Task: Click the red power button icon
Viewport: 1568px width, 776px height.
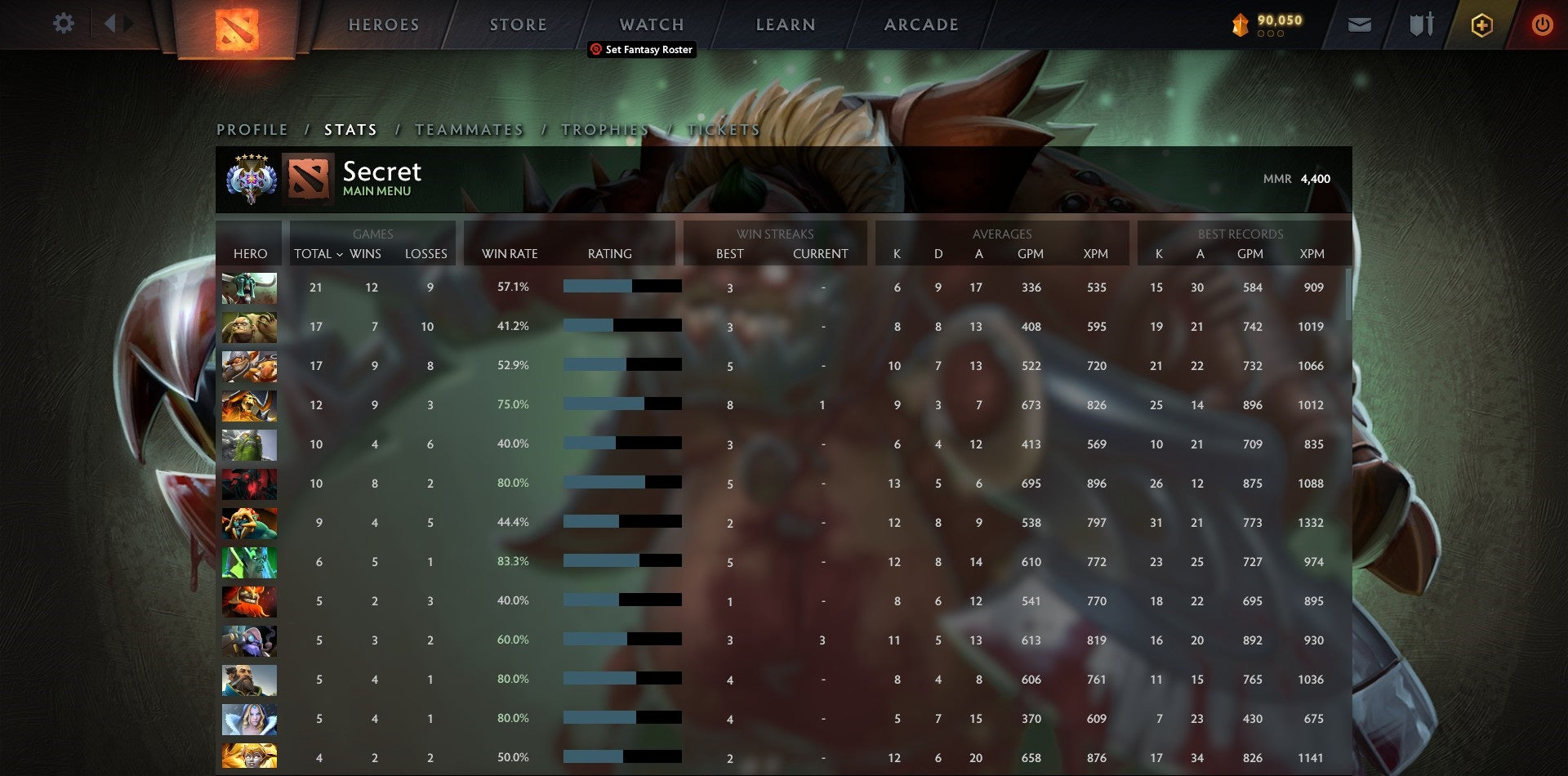Action: 1543,24
